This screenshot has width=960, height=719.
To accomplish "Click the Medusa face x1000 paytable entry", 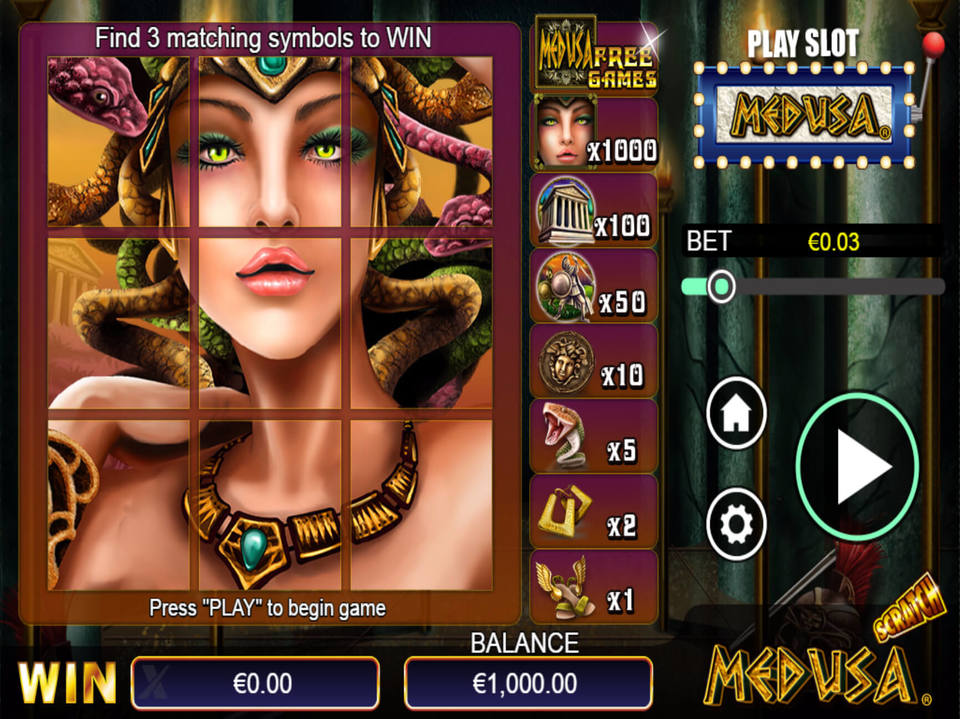I will 594,135.
